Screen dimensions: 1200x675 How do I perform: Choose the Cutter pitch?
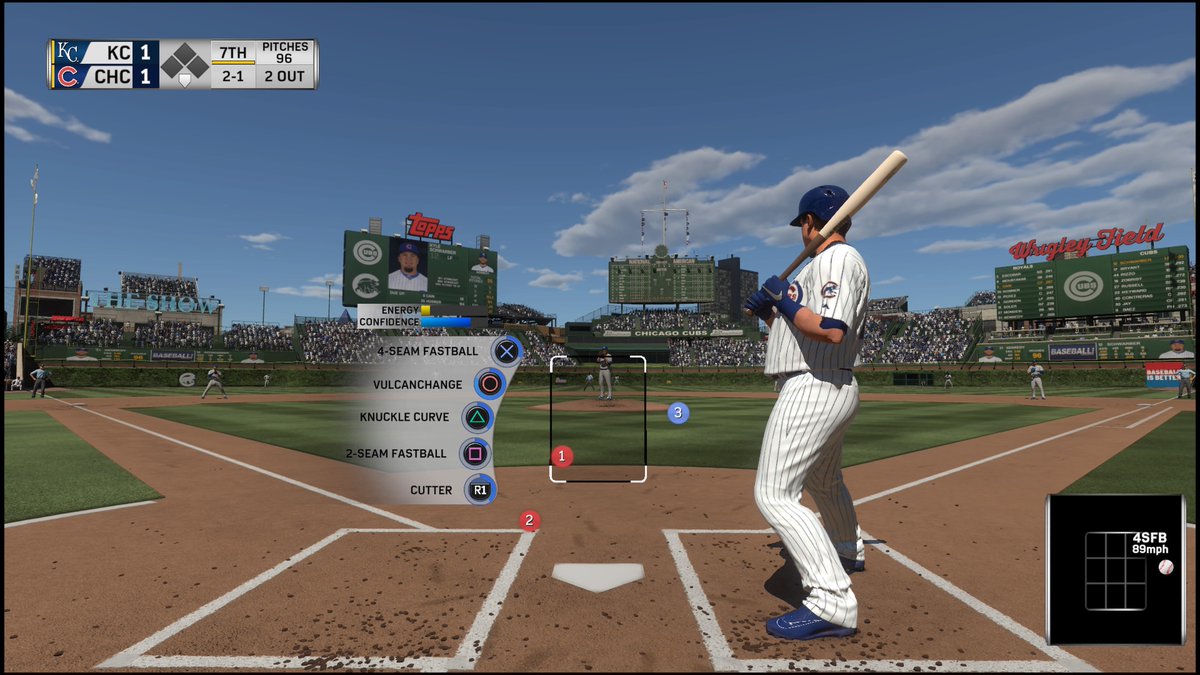click(x=480, y=490)
